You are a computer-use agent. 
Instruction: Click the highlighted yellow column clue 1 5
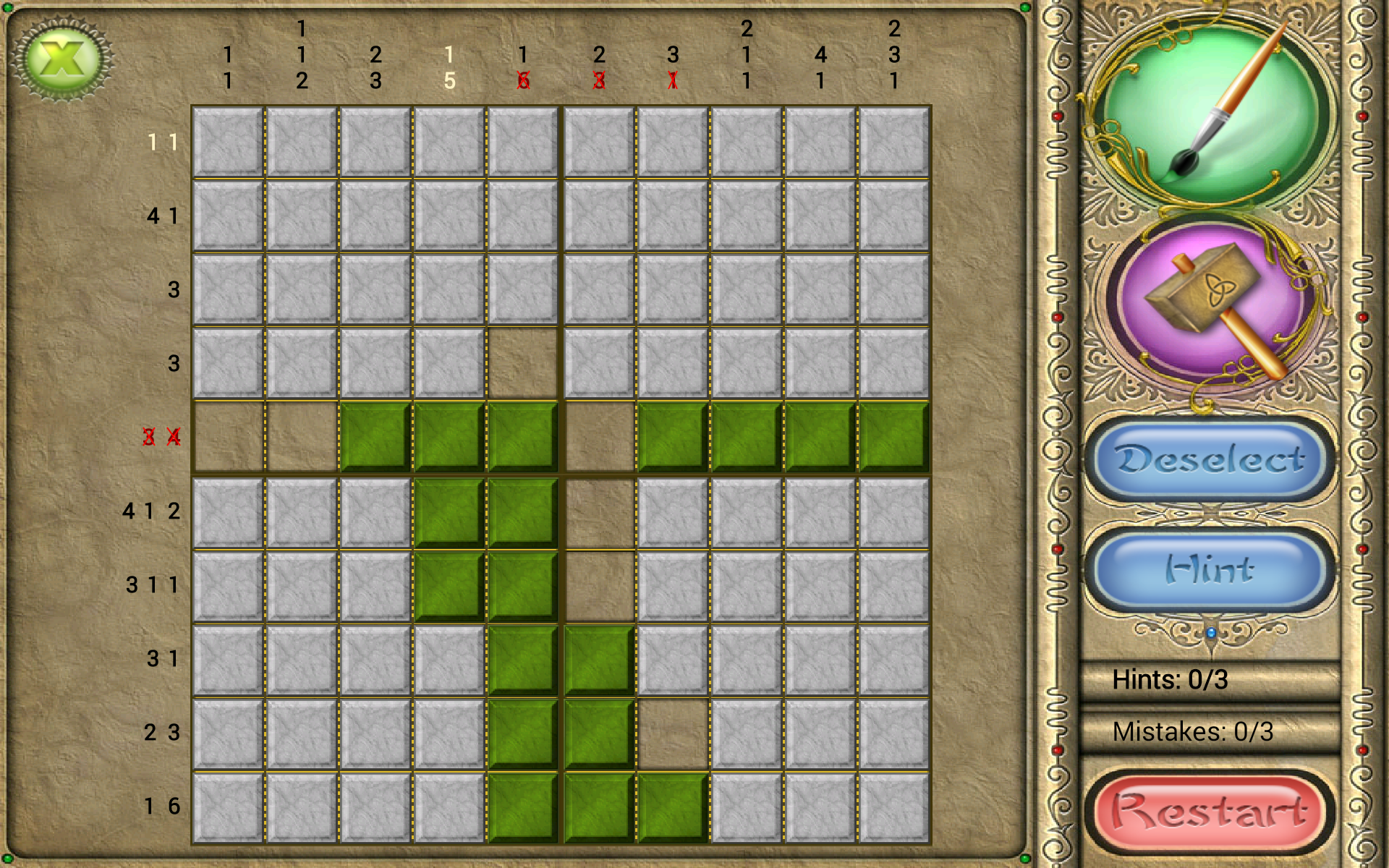click(449, 67)
